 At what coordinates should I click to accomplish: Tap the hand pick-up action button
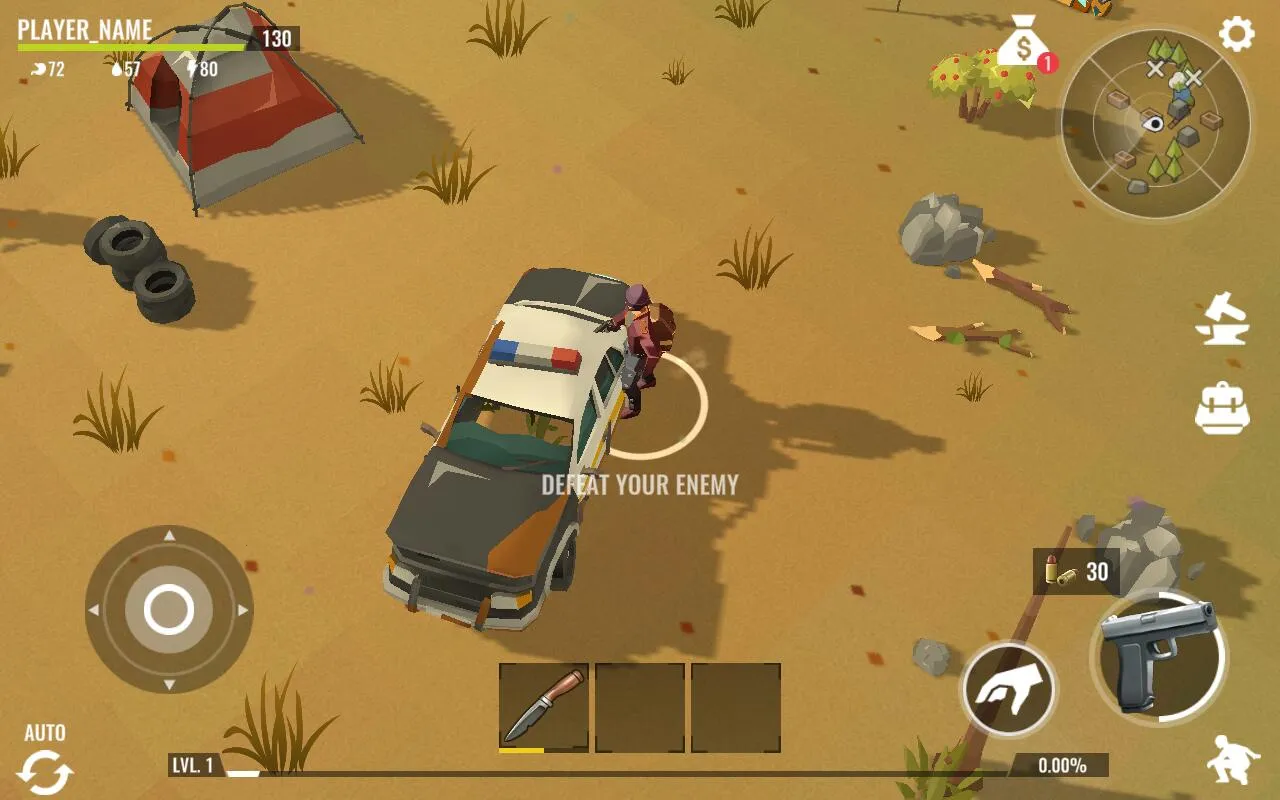[x=1008, y=689]
